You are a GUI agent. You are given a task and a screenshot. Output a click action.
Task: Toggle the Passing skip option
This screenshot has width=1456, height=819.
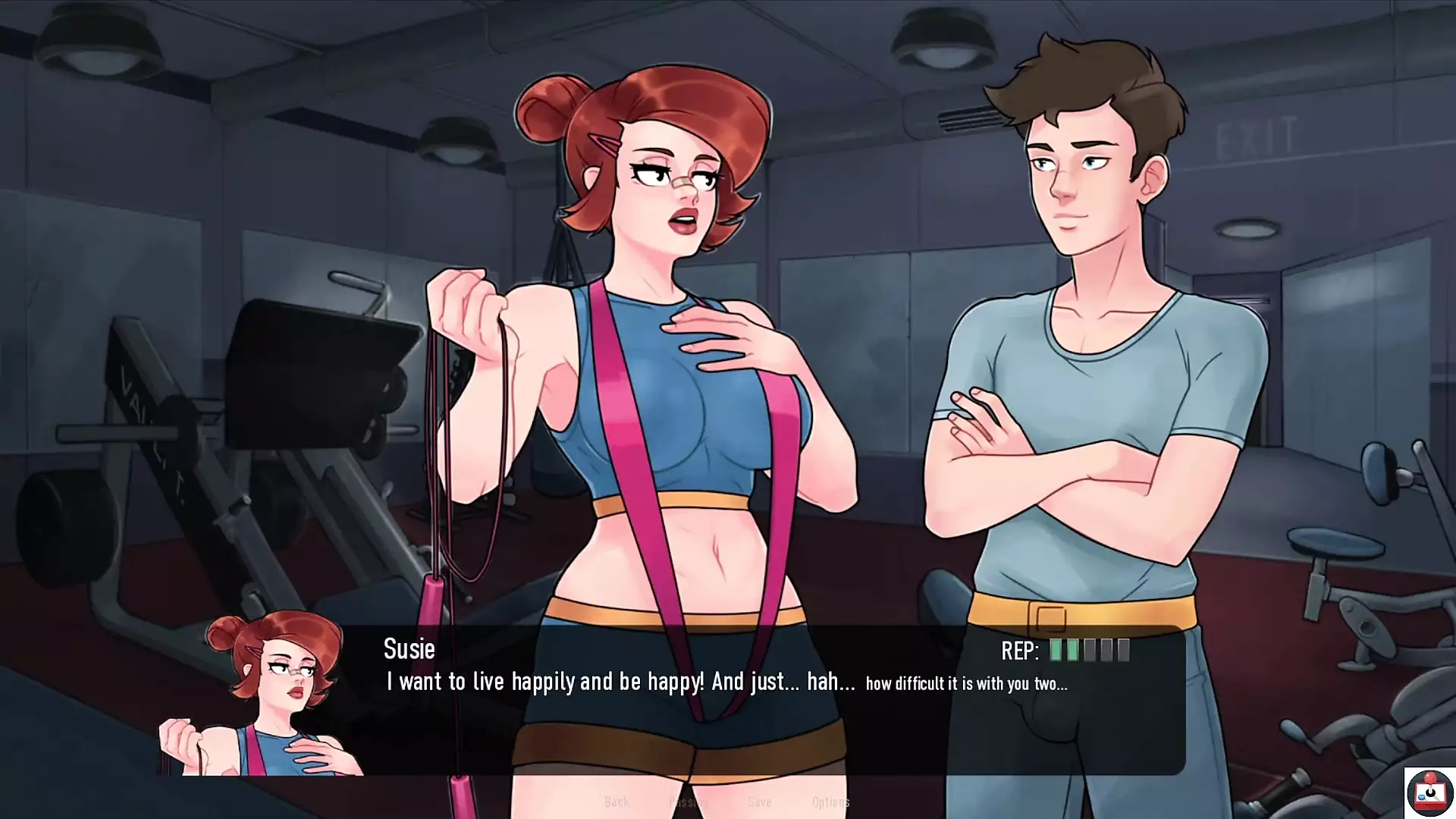[x=687, y=802]
